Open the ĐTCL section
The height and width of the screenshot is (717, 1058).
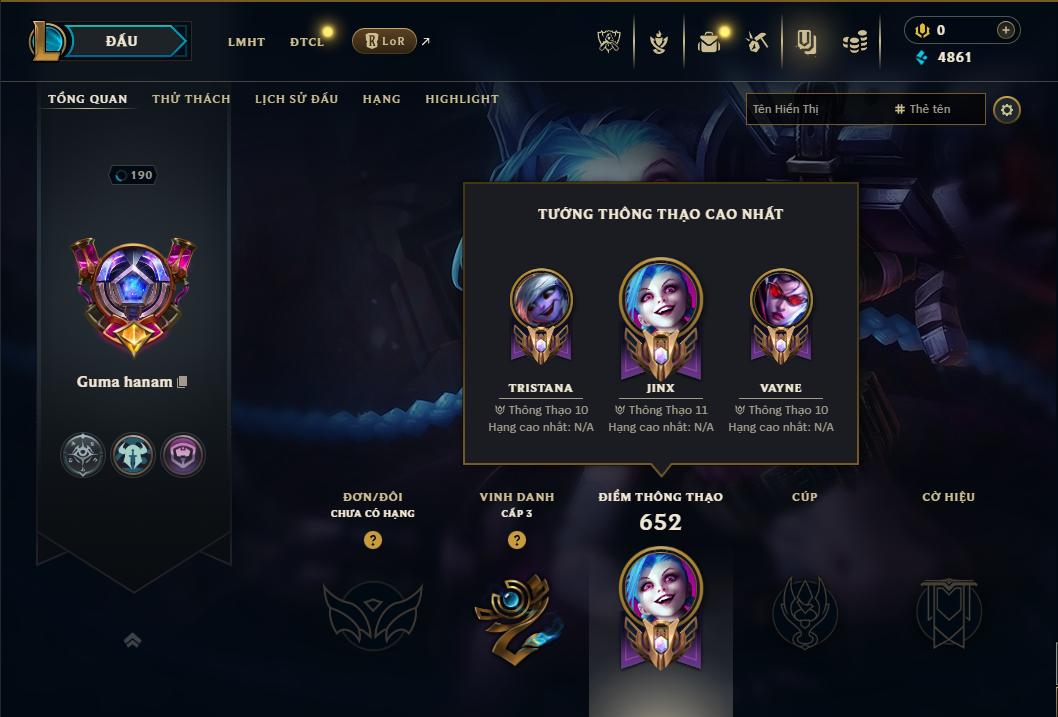[307, 42]
